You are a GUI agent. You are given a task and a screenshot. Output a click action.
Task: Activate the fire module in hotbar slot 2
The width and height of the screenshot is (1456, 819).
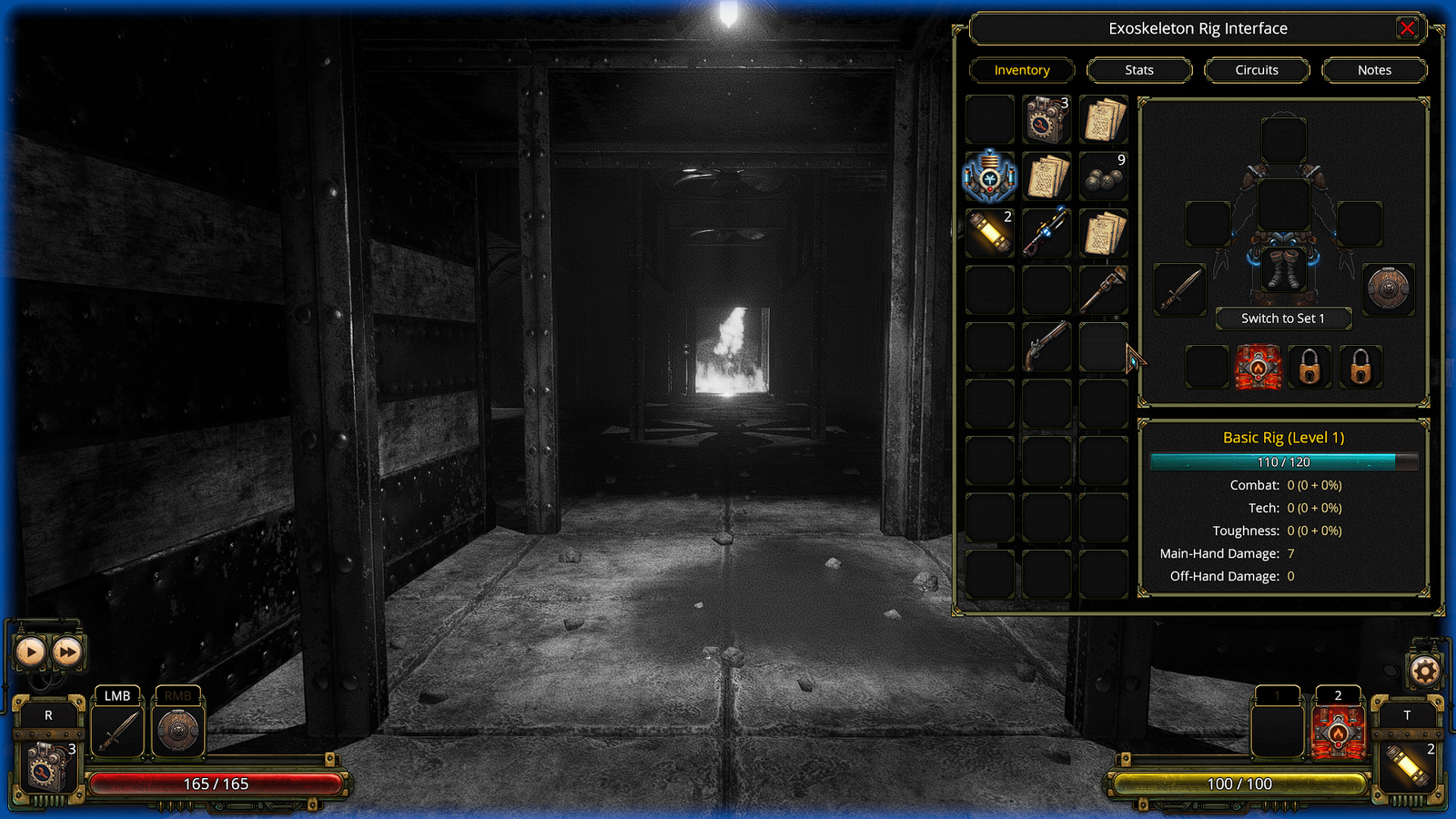pos(1338,733)
